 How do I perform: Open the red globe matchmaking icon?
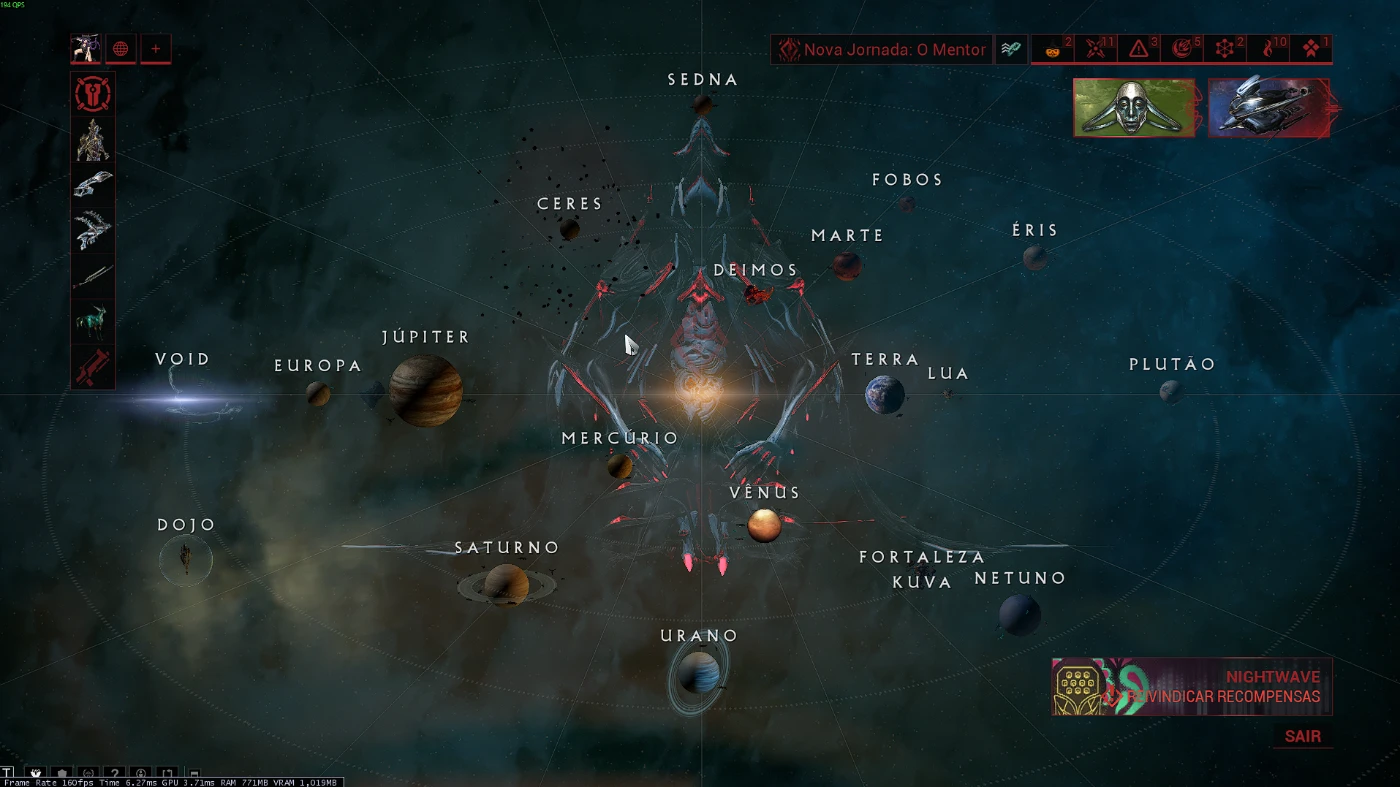(120, 49)
